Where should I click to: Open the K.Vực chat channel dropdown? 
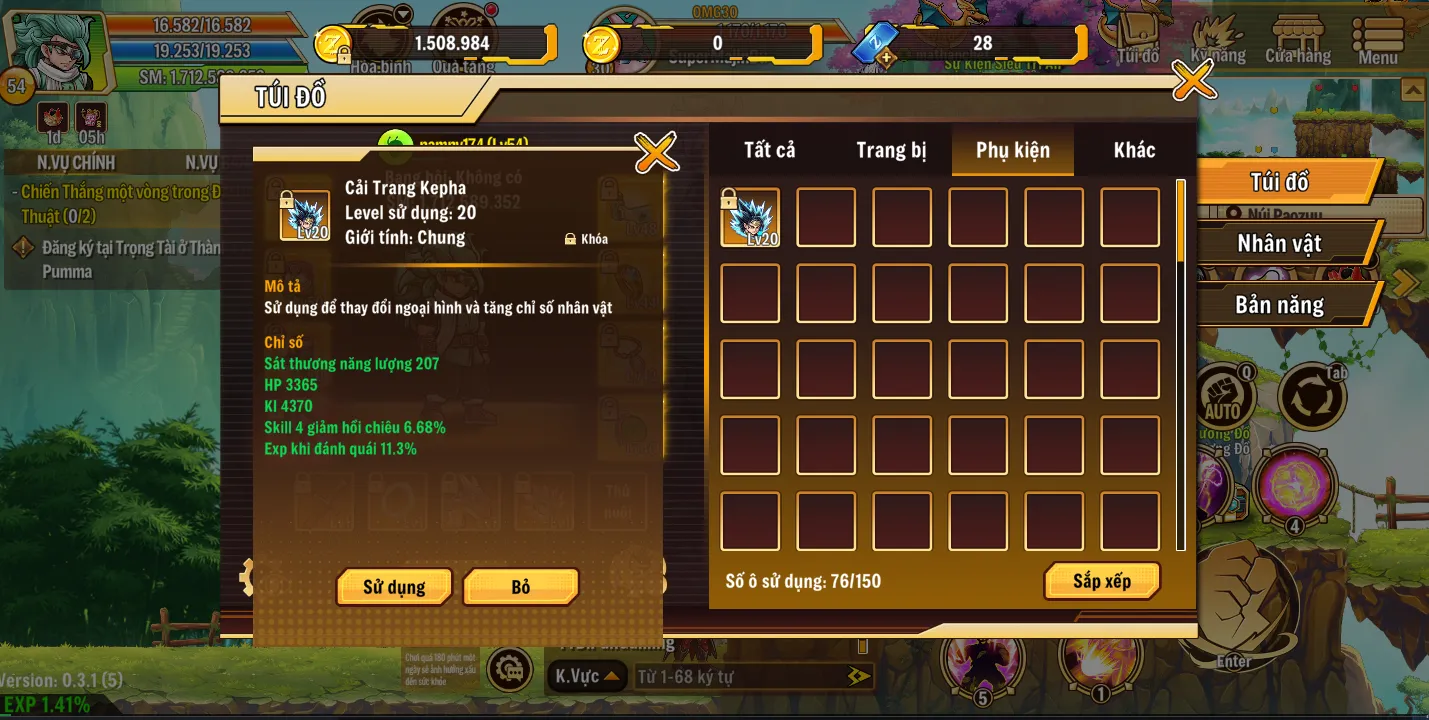pyautogui.click(x=589, y=677)
